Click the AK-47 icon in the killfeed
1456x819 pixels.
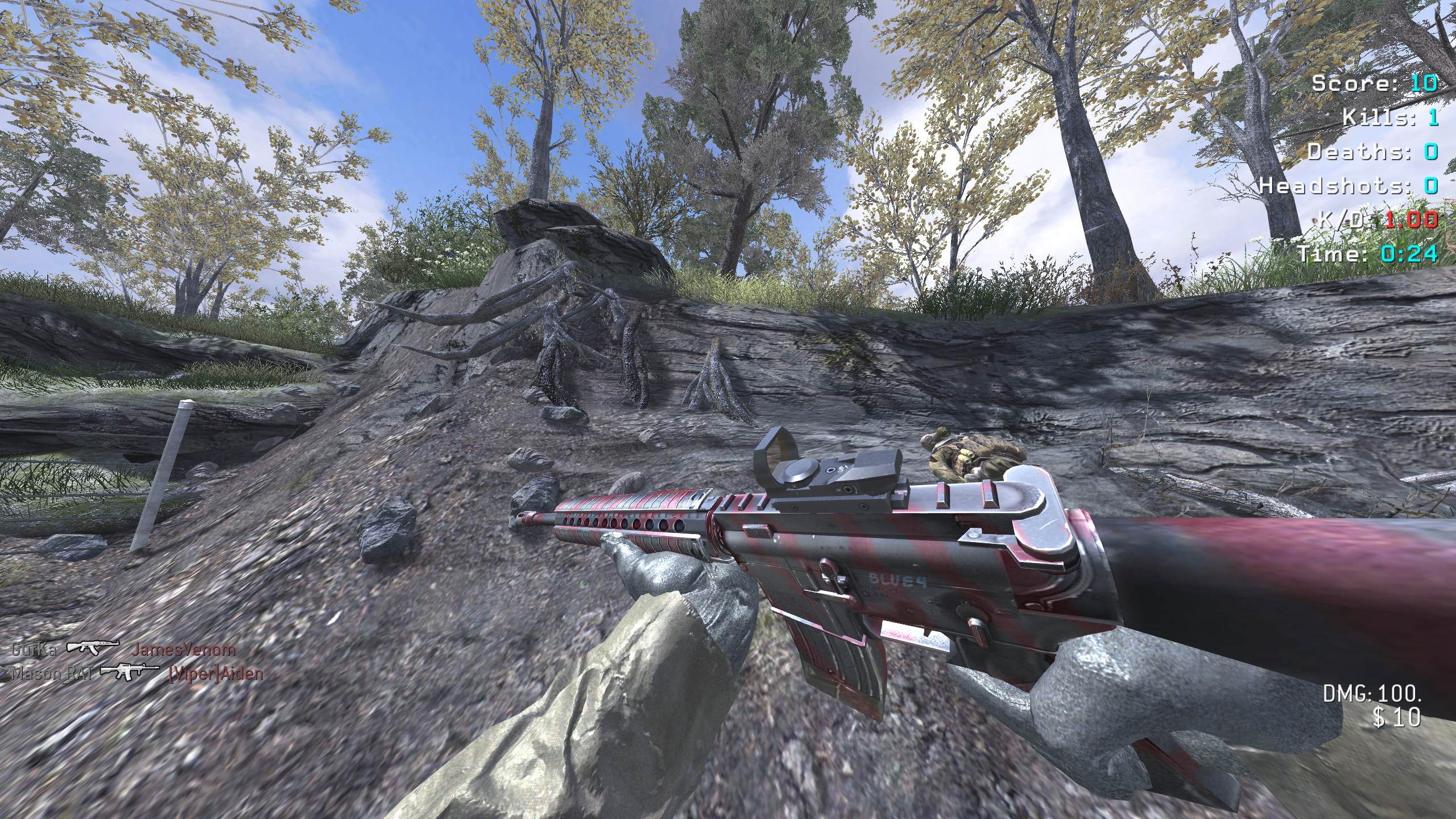click(x=94, y=649)
